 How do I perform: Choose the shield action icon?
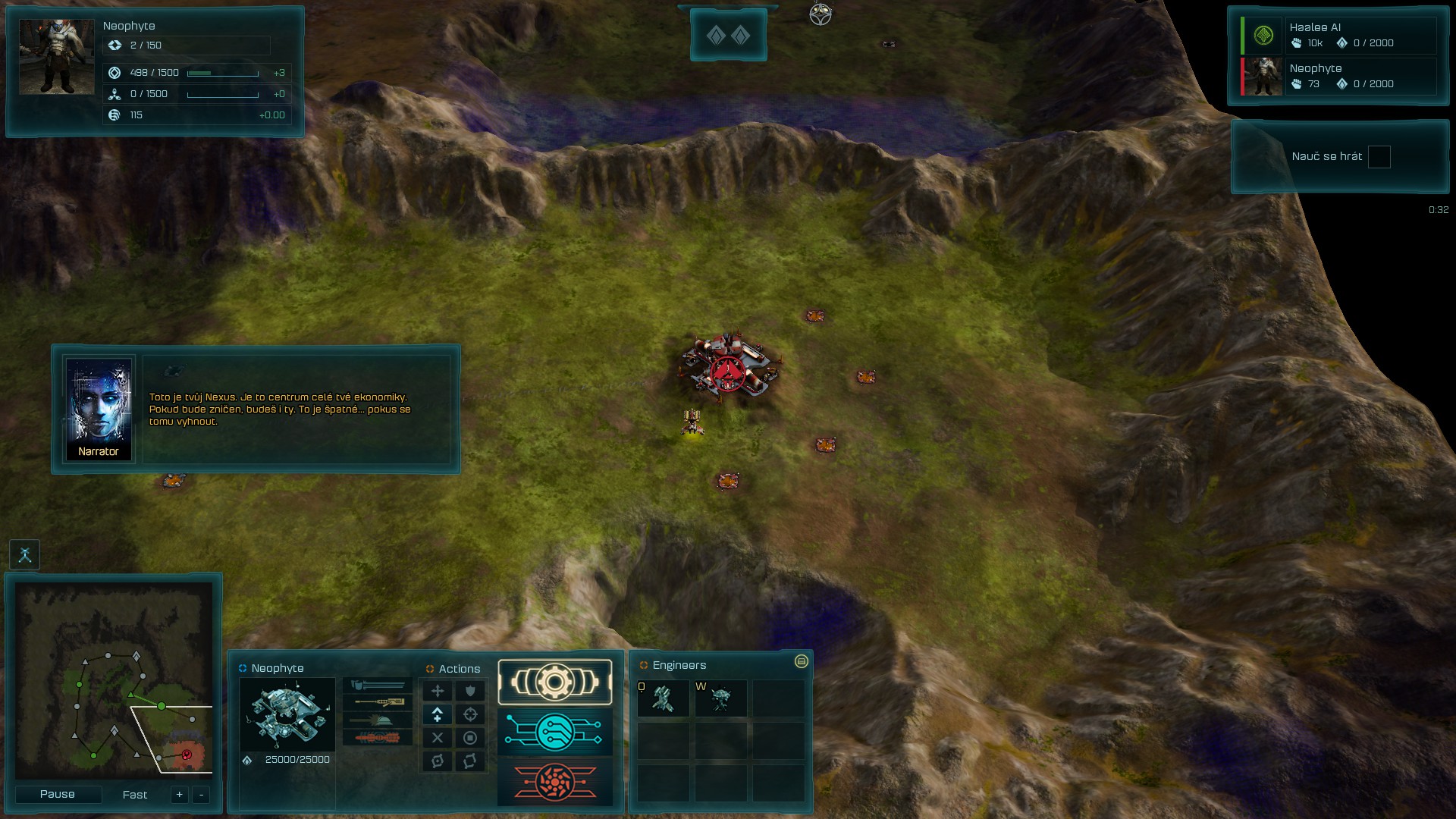point(470,691)
